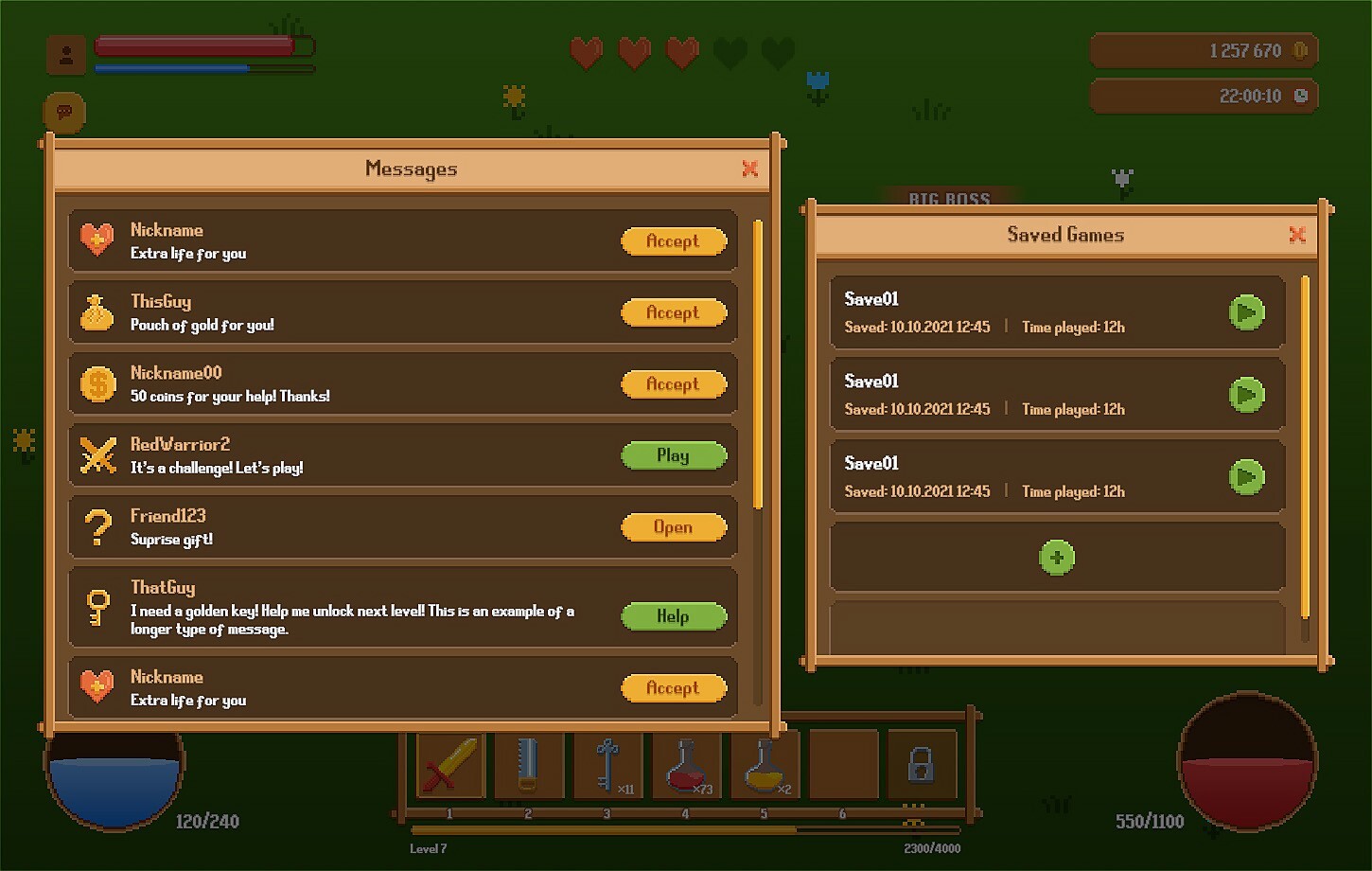
Task: Click the gold pouch icon on ThisGuy's message
Action: point(97,311)
